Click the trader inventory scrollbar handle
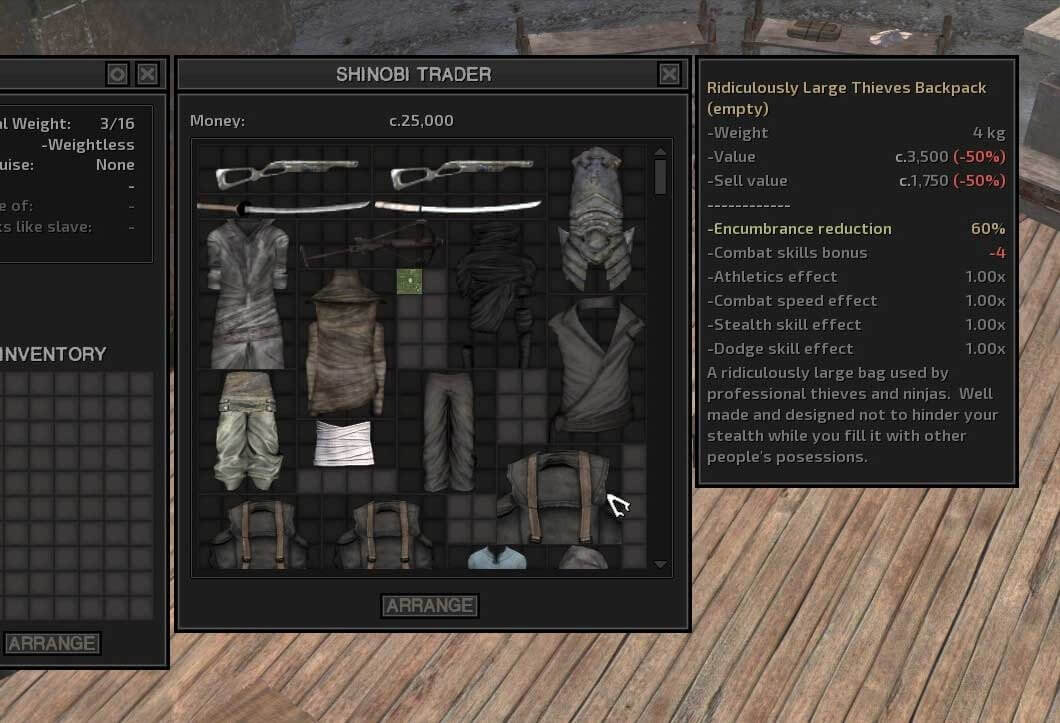Screen dimensions: 1060x723 coord(660,176)
